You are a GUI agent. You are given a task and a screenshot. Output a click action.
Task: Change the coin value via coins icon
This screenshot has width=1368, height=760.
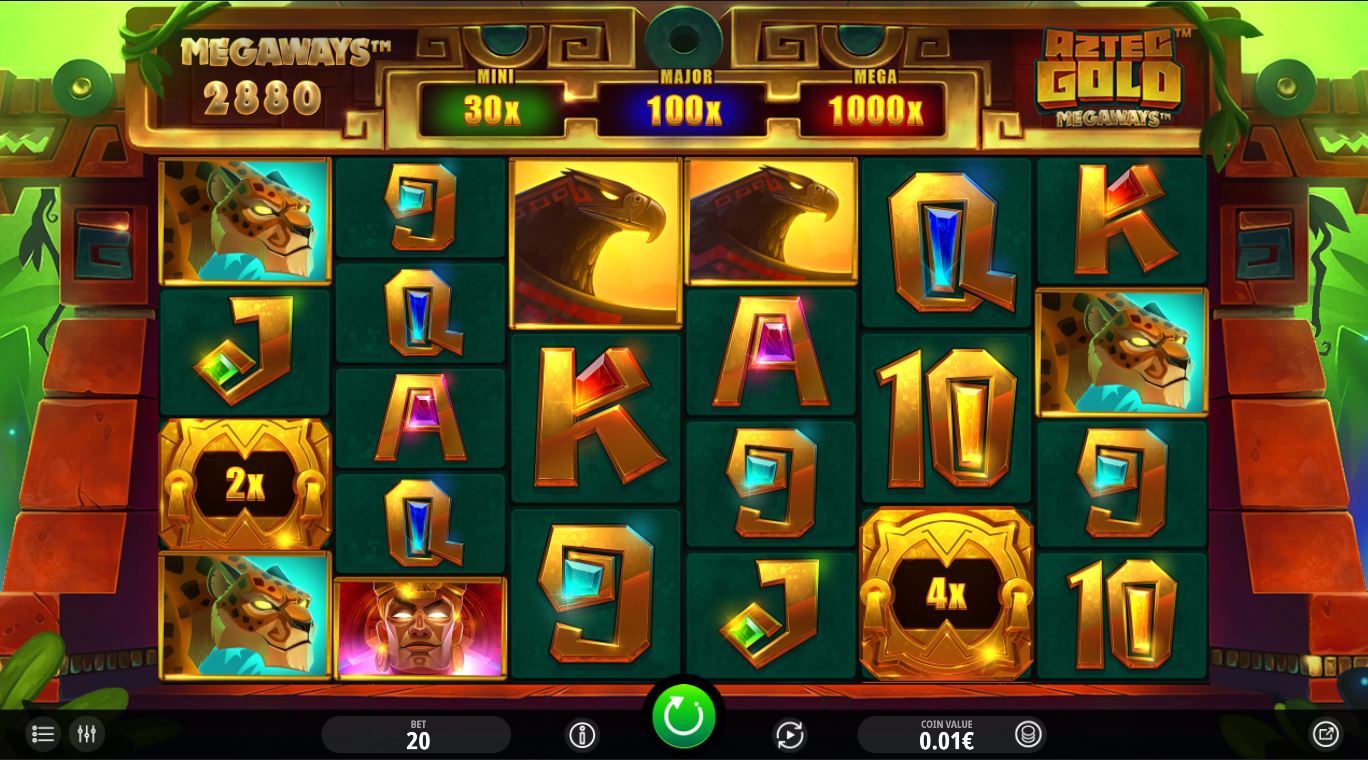pyautogui.click(x=1027, y=735)
